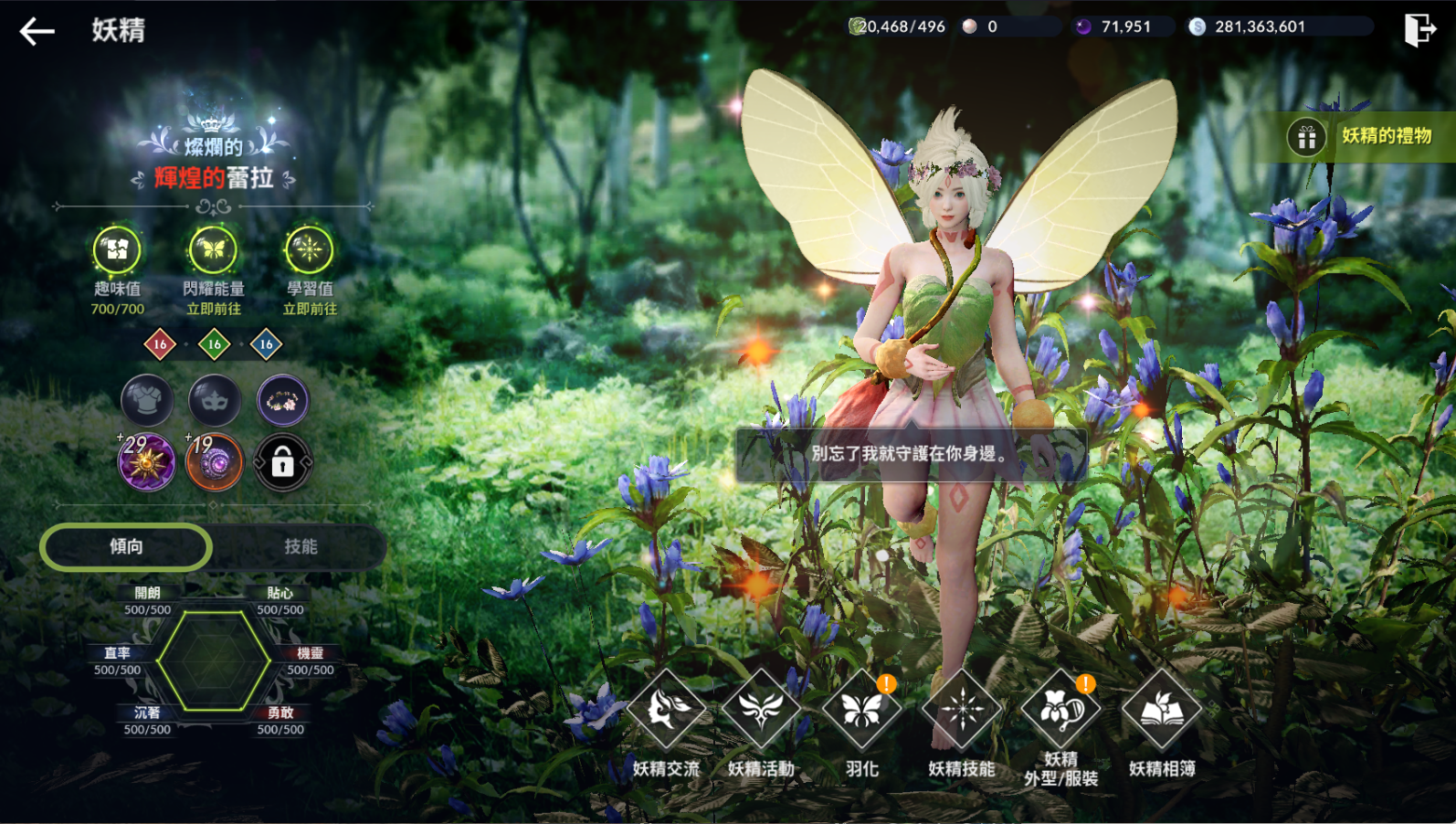Screen dimensions: 1456x824
Task: Open 妖精外型/服裝 appearance menu
Action: (x=1060, y=711)
